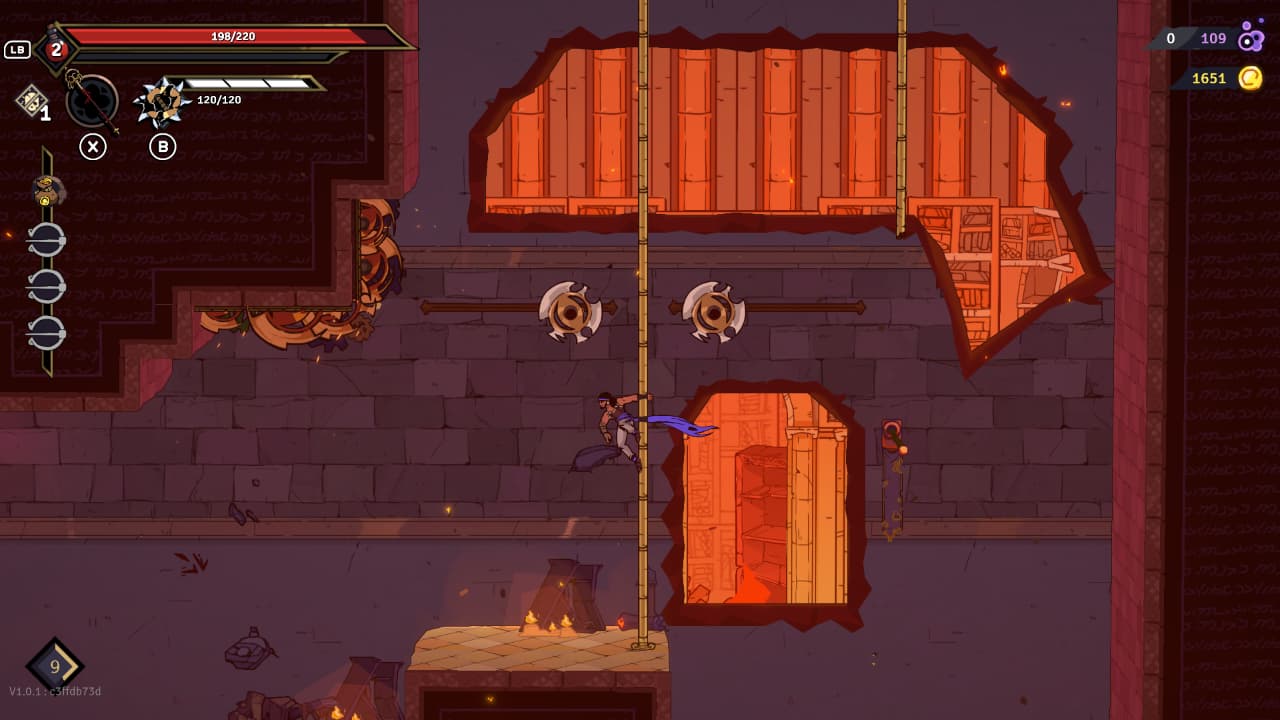1280x720 pixels.
Task: Select the staff weapon slot
Action: coord(92,101)
